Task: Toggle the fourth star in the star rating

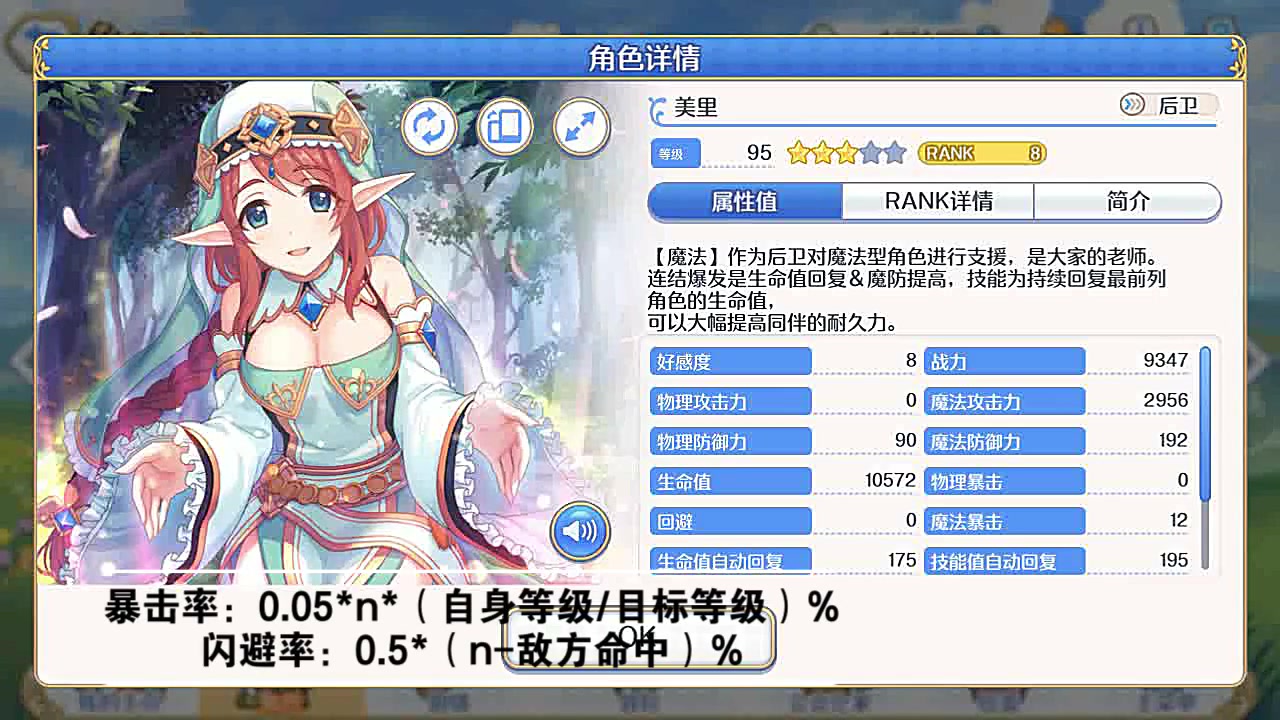Action: pyautogui.click(x=869, y=152)
